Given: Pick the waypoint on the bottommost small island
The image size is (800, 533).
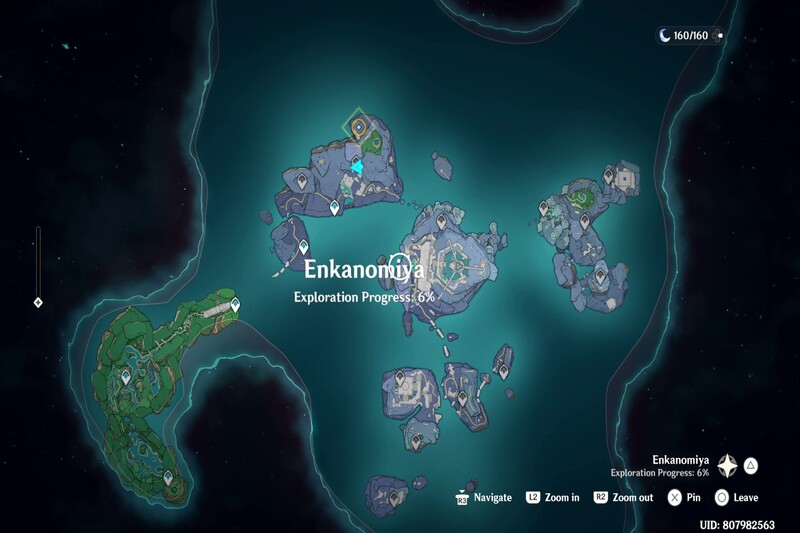Looking at the screenshot, I should [395, 496].
